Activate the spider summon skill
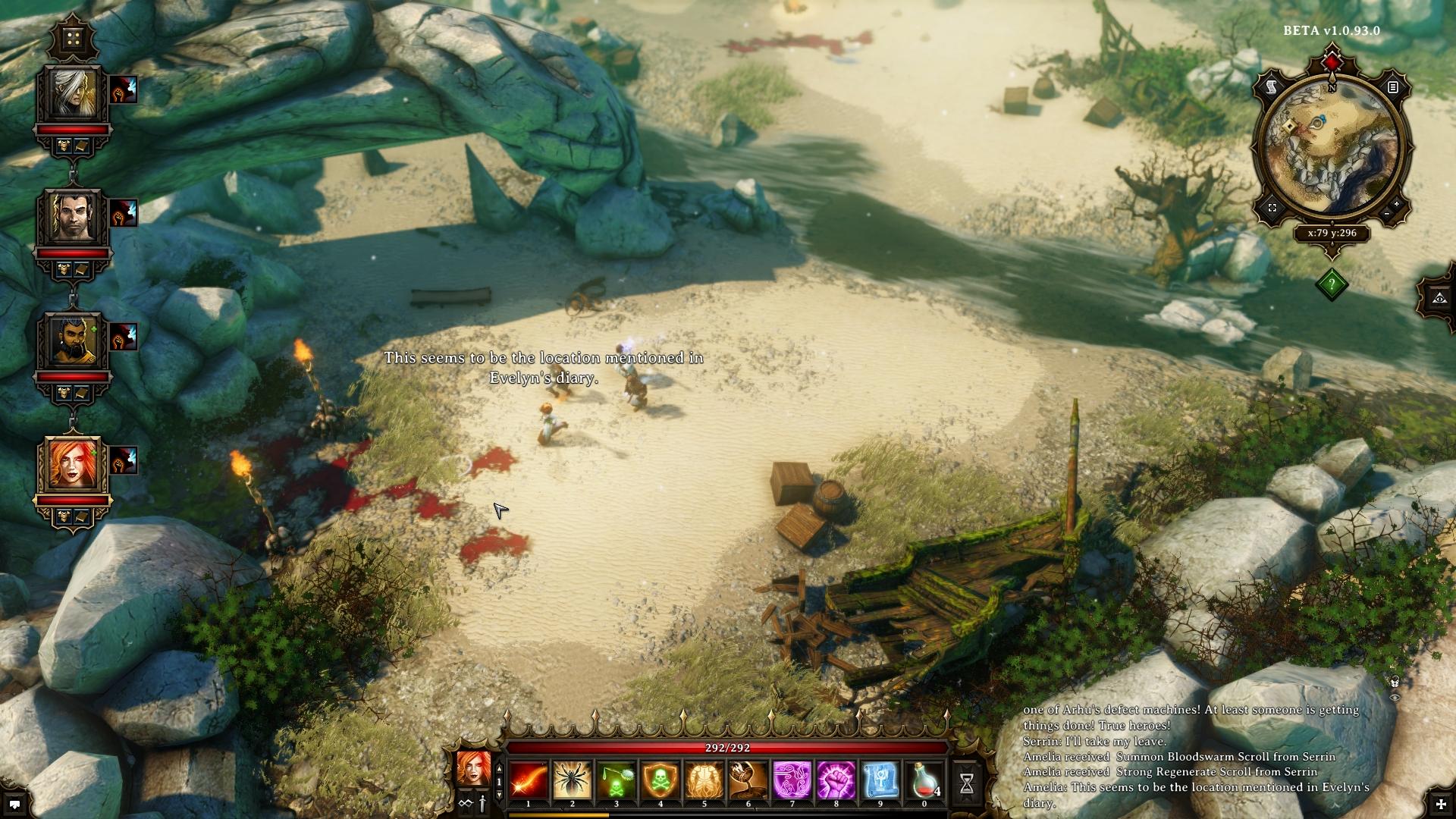Viewport: 1456px width, 819px height. 573,781
